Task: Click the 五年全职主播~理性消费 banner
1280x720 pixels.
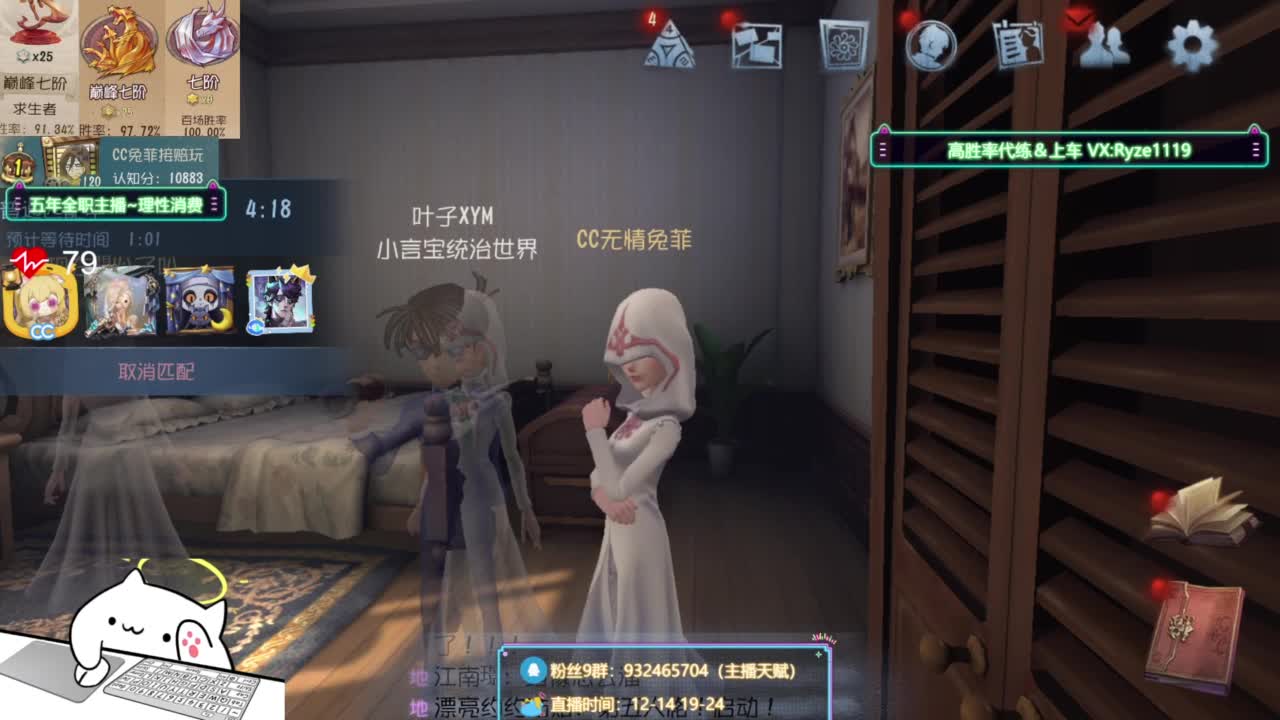Action: tap(115, 203)
